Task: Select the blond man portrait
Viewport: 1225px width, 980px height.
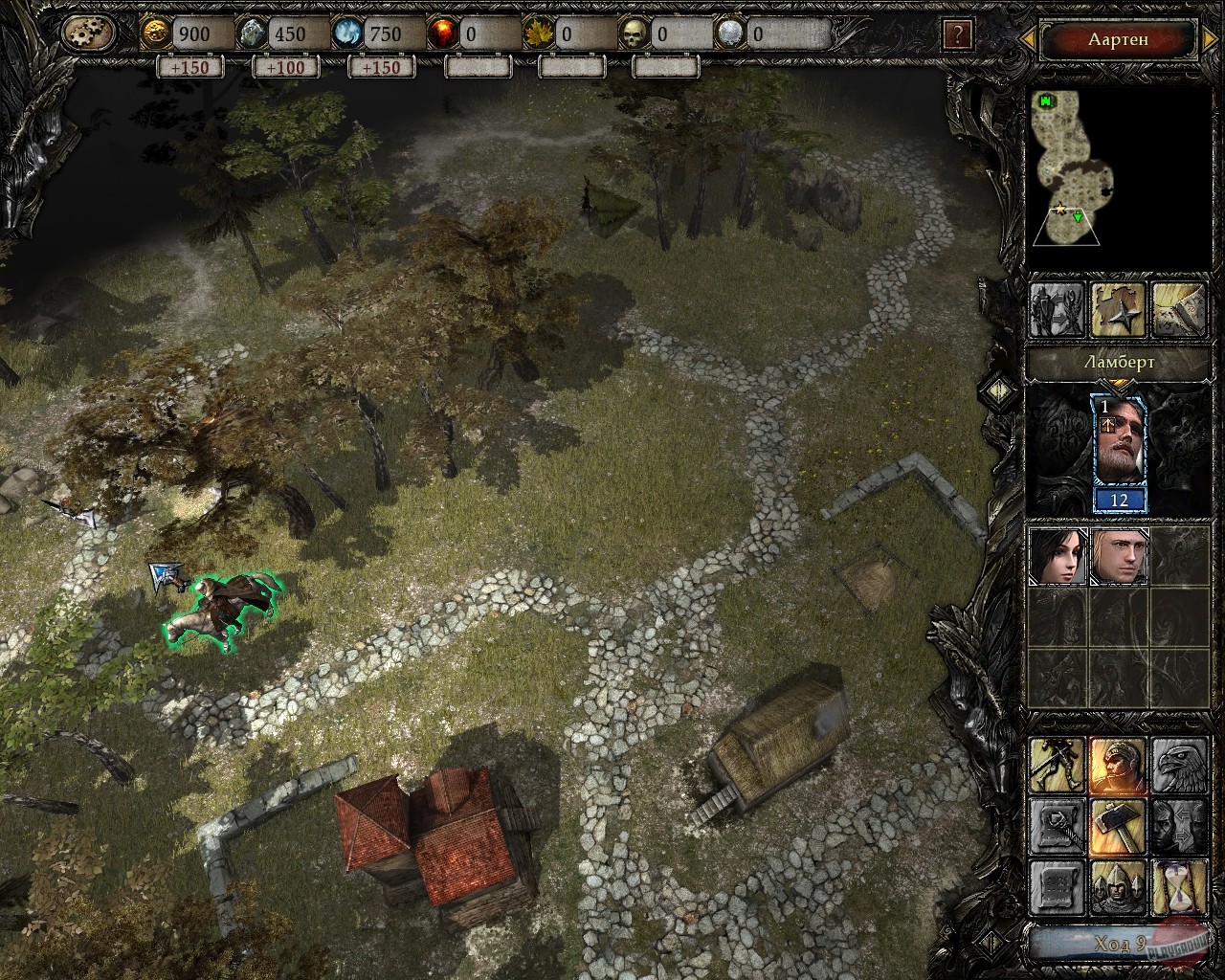Action: [1119, 556]
